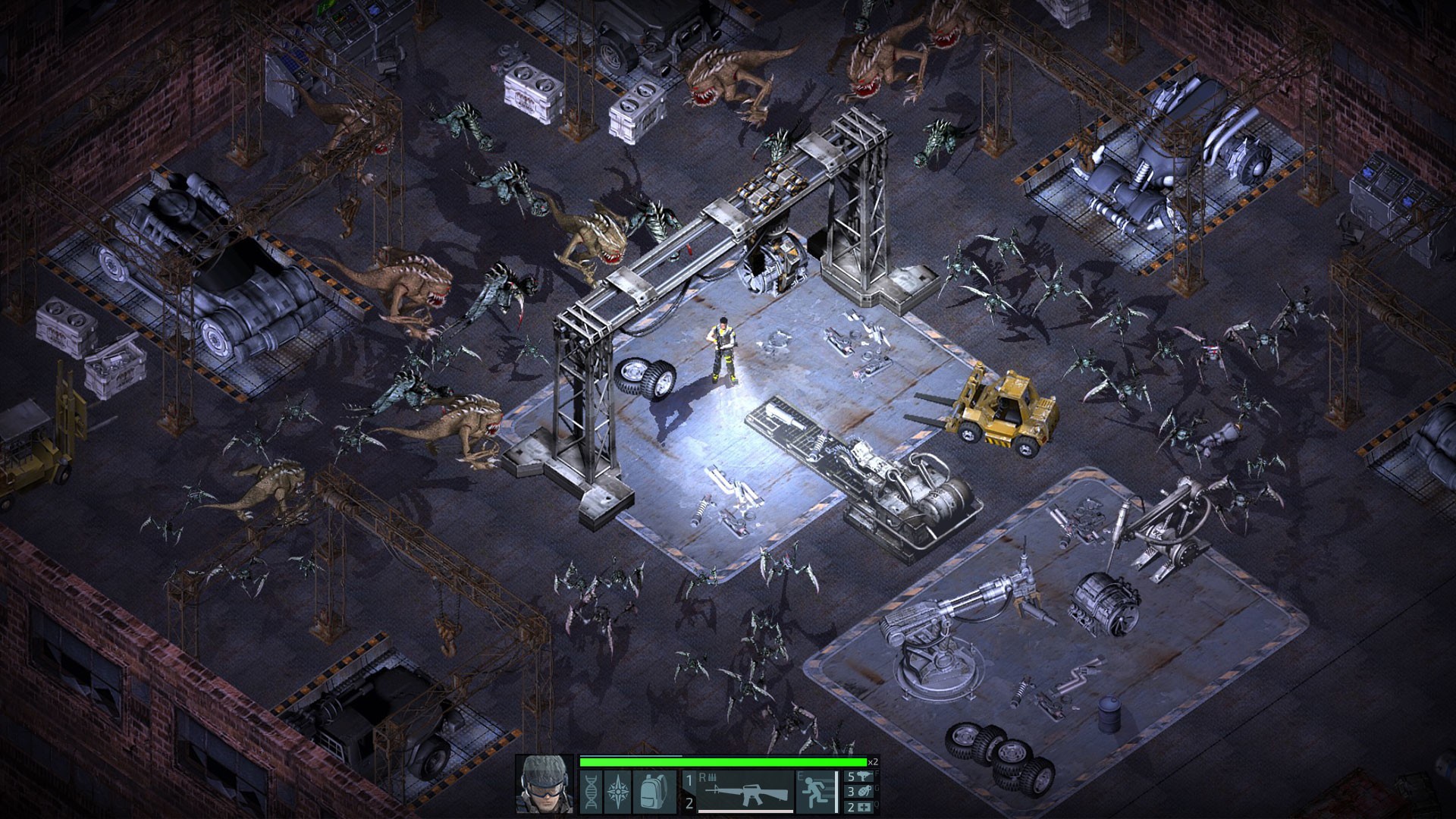The image size is (1456, 819).
Task: Click the white ammo bar under the rifle
Action: 747,811
